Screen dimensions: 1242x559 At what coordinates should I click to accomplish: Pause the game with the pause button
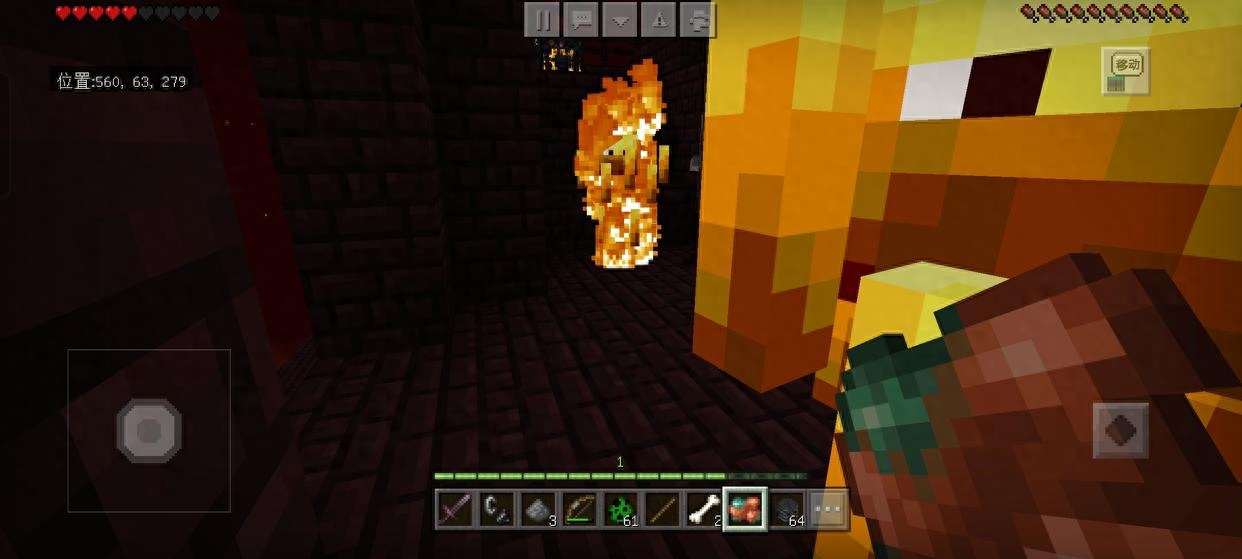coord(542,18)
